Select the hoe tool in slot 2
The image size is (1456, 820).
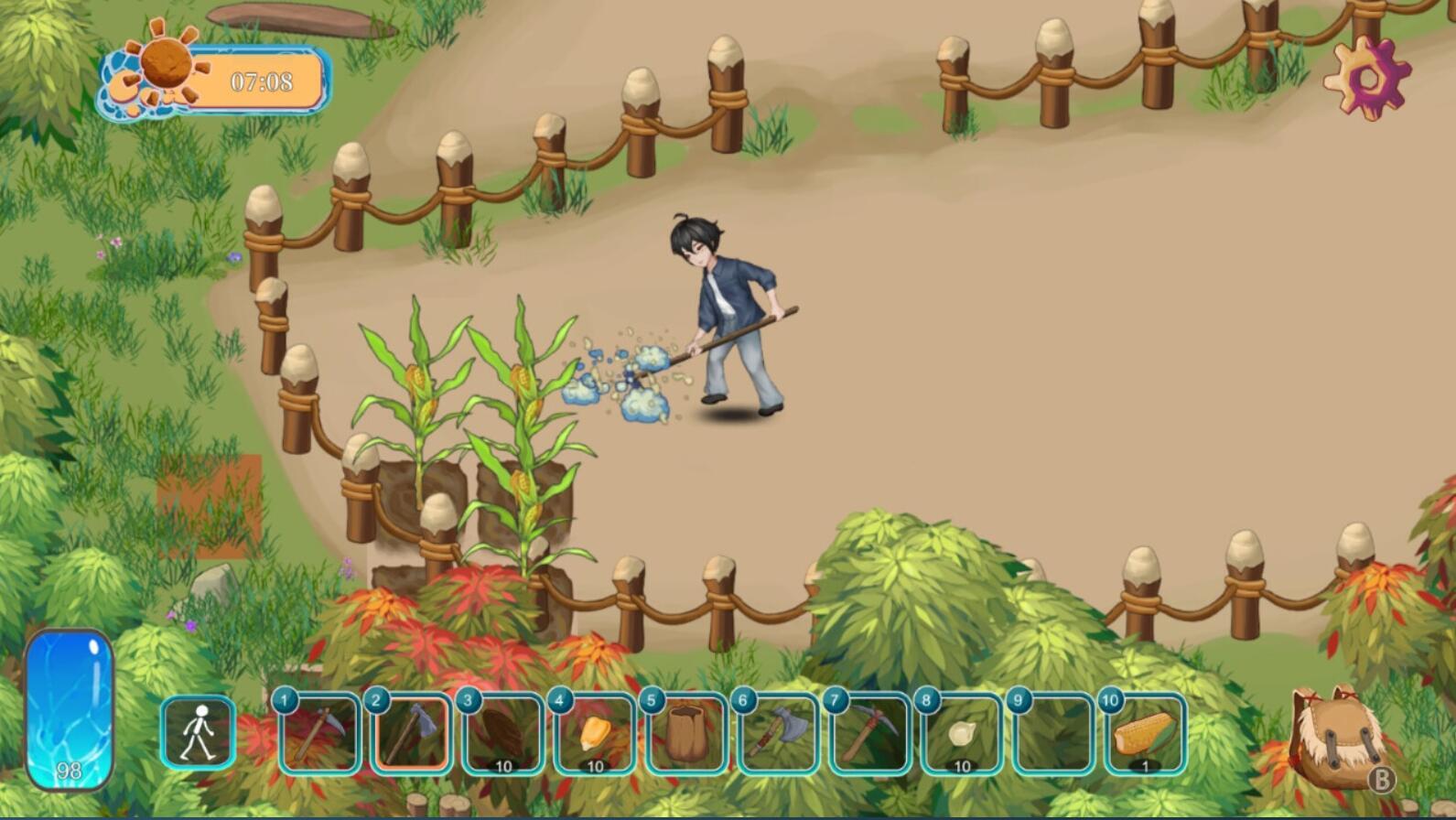point(412,737)
